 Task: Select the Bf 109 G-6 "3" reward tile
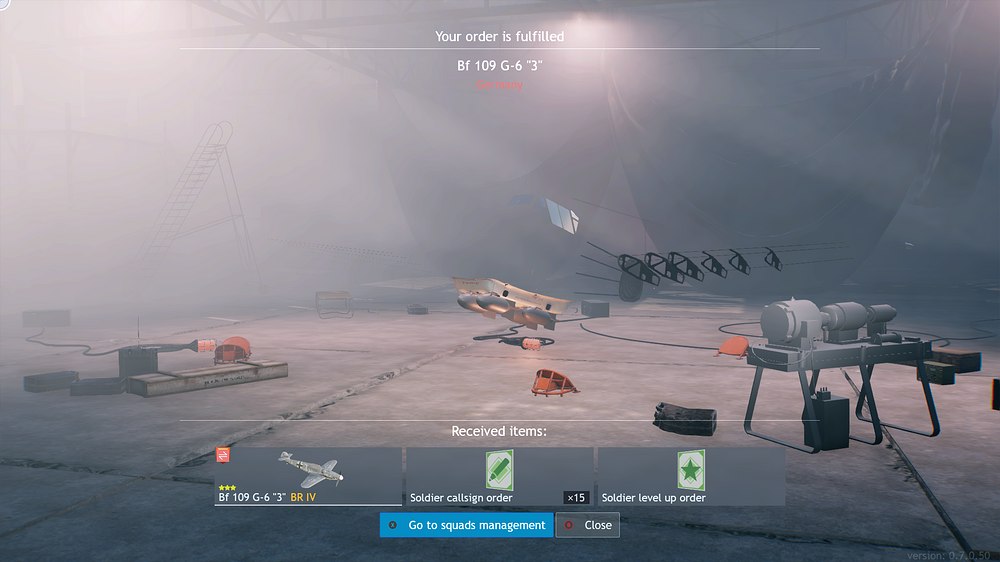click(x=307, y=476)
